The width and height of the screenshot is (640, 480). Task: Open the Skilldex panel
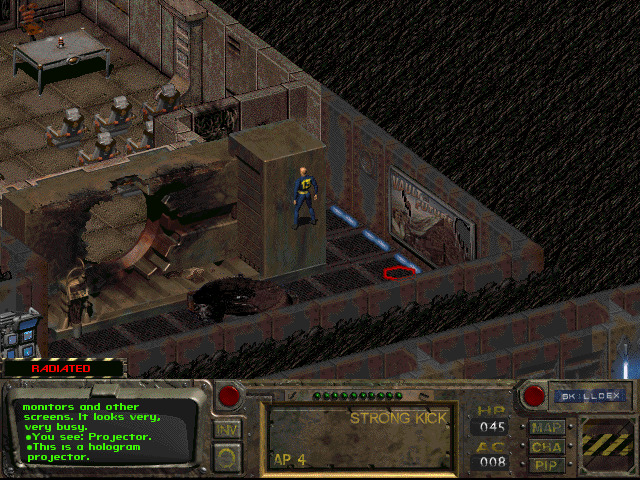point(591,396)
